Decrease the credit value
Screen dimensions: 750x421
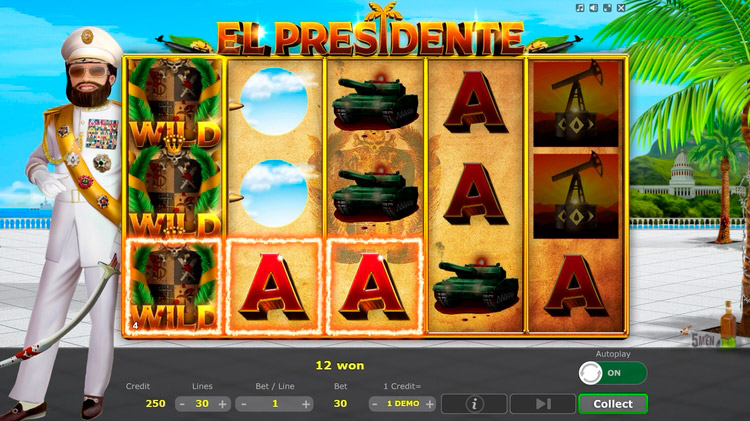[375, 404]
